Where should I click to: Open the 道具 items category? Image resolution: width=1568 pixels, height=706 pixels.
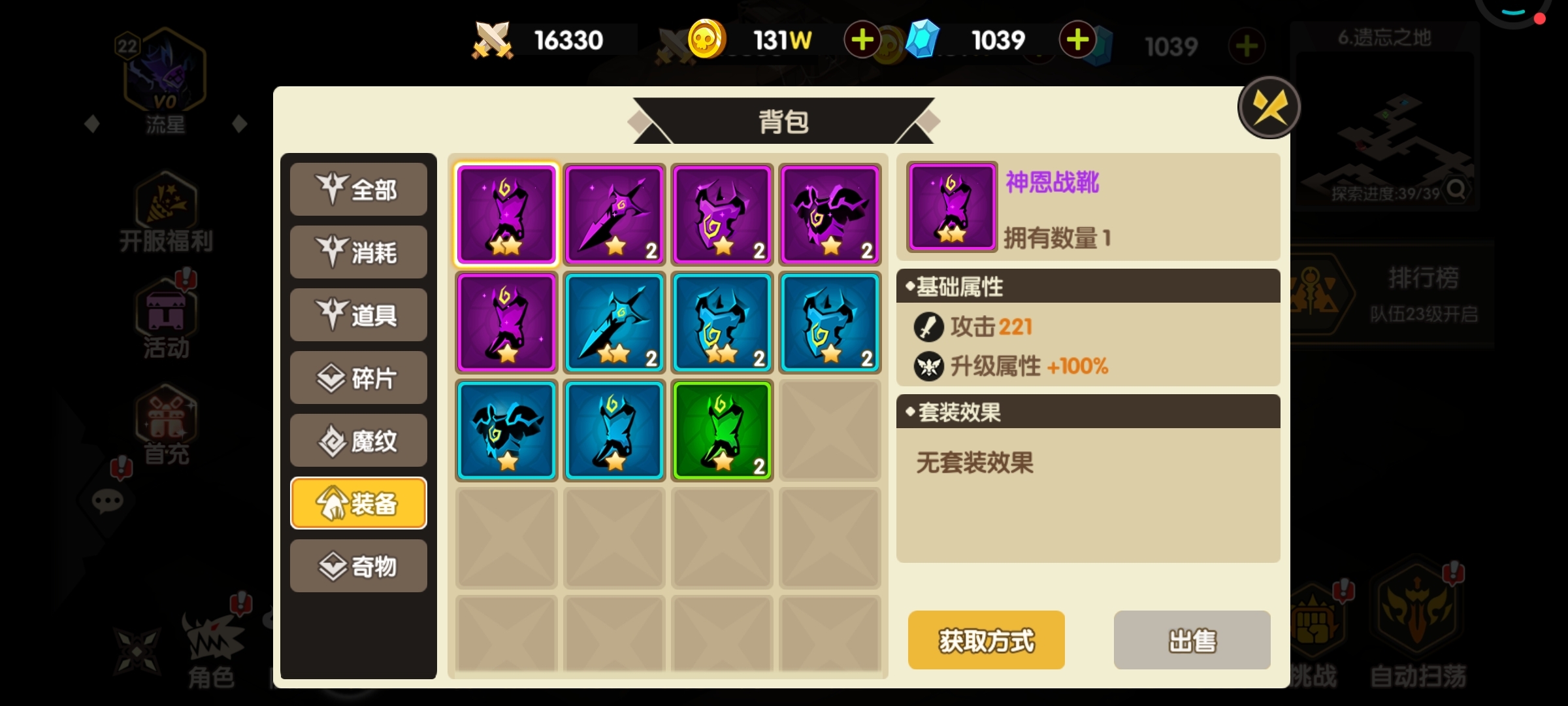(358, 315)
